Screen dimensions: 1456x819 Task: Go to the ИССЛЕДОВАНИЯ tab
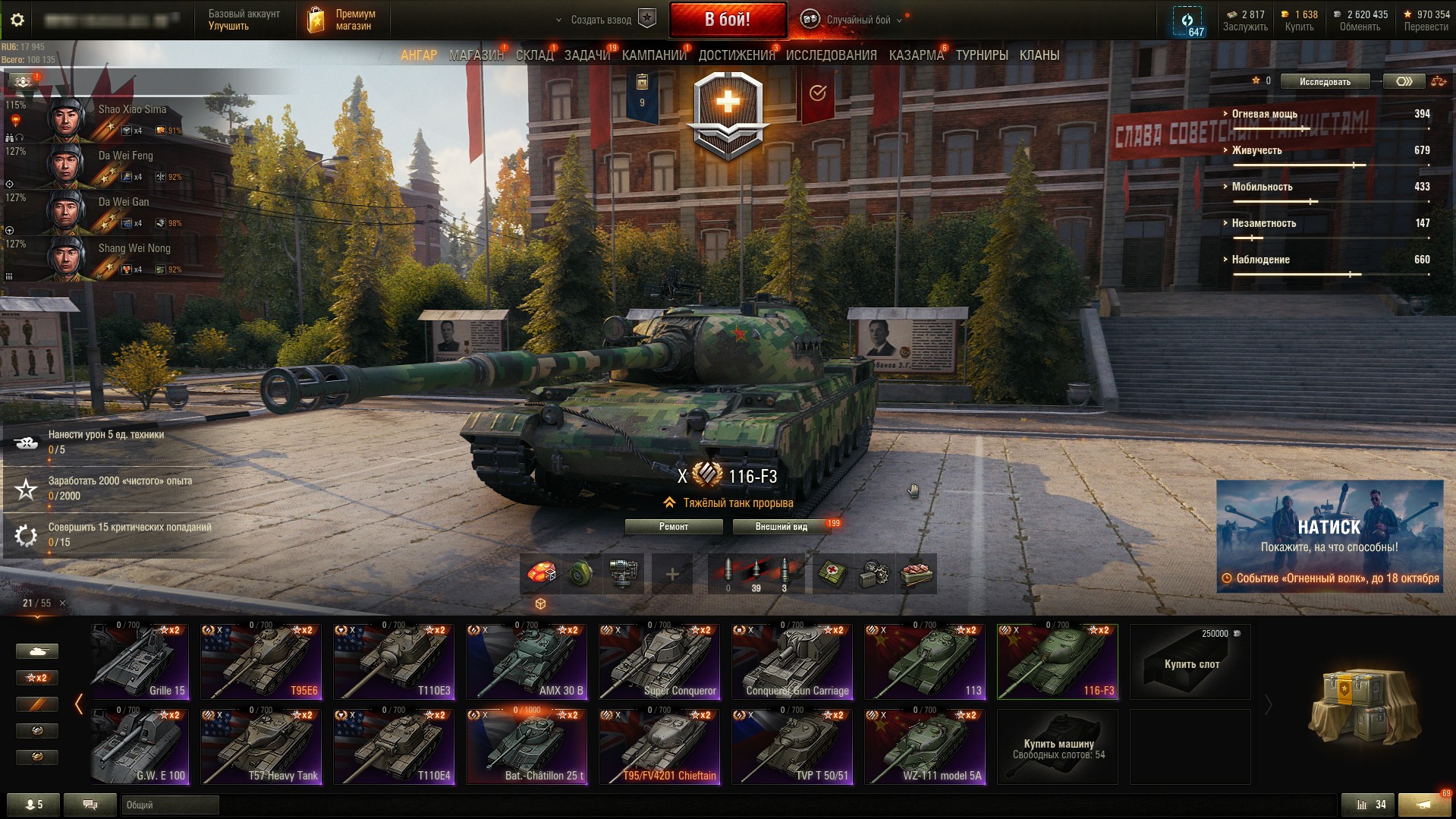point(831,55)
